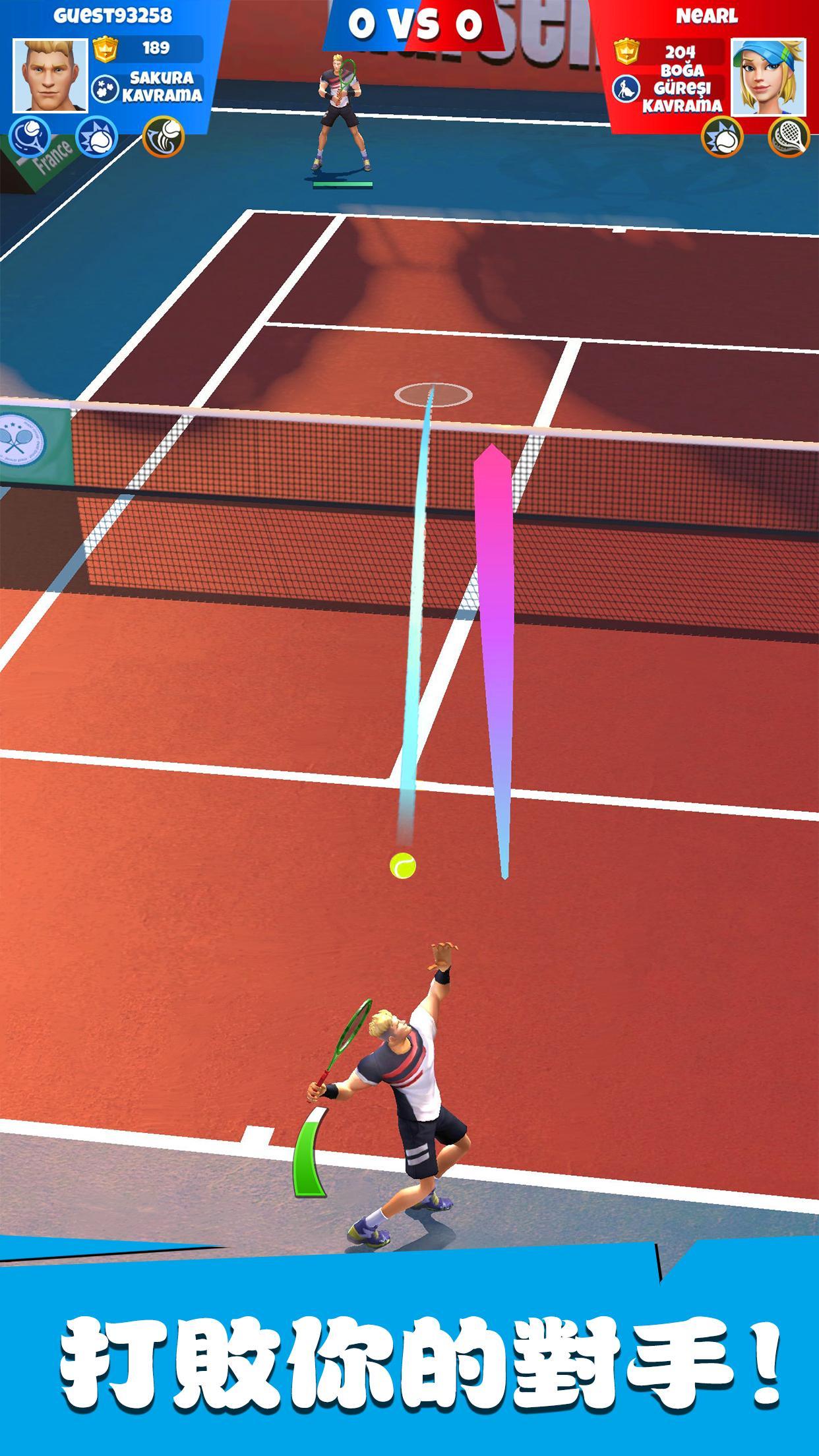Open Nearl's opponent portrait
Screen dimensions: 819x1456
768,76
